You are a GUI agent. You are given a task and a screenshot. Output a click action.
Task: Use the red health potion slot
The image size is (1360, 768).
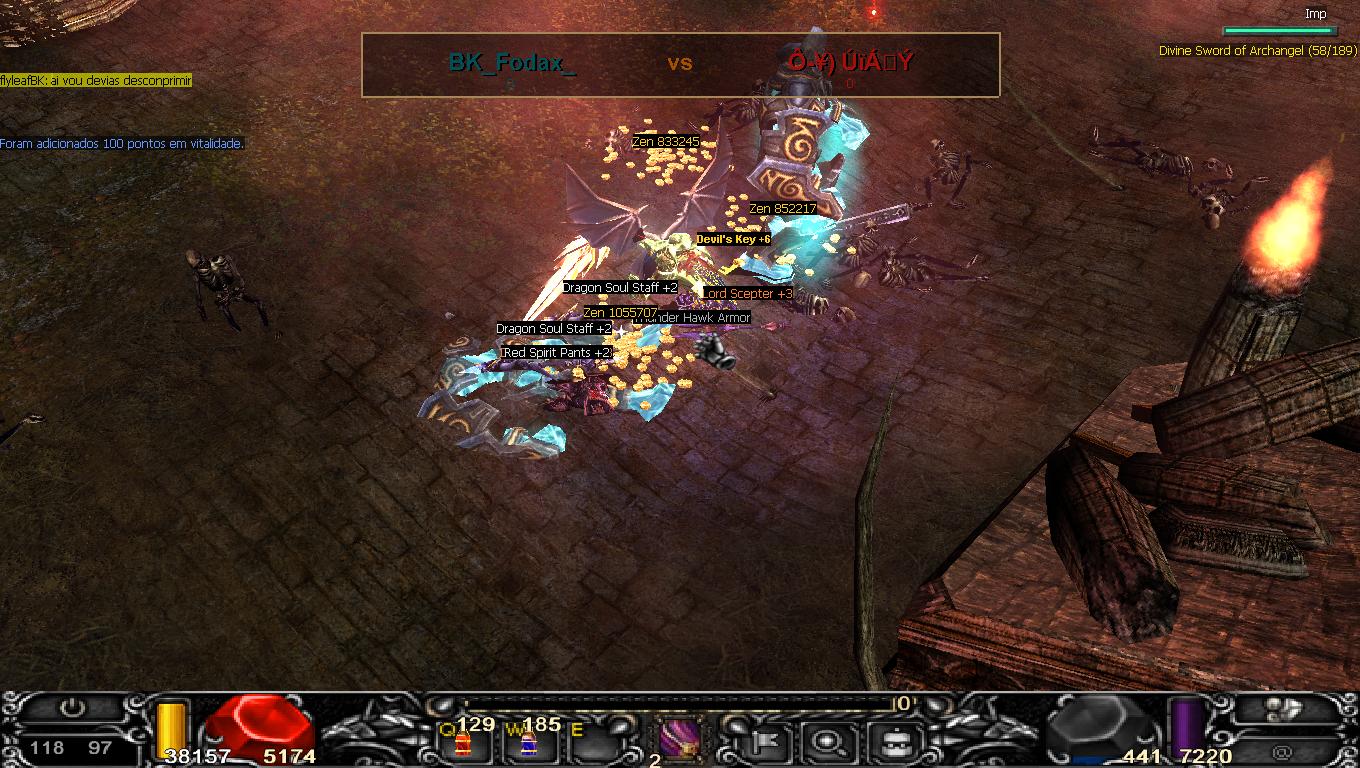(462, 742)
